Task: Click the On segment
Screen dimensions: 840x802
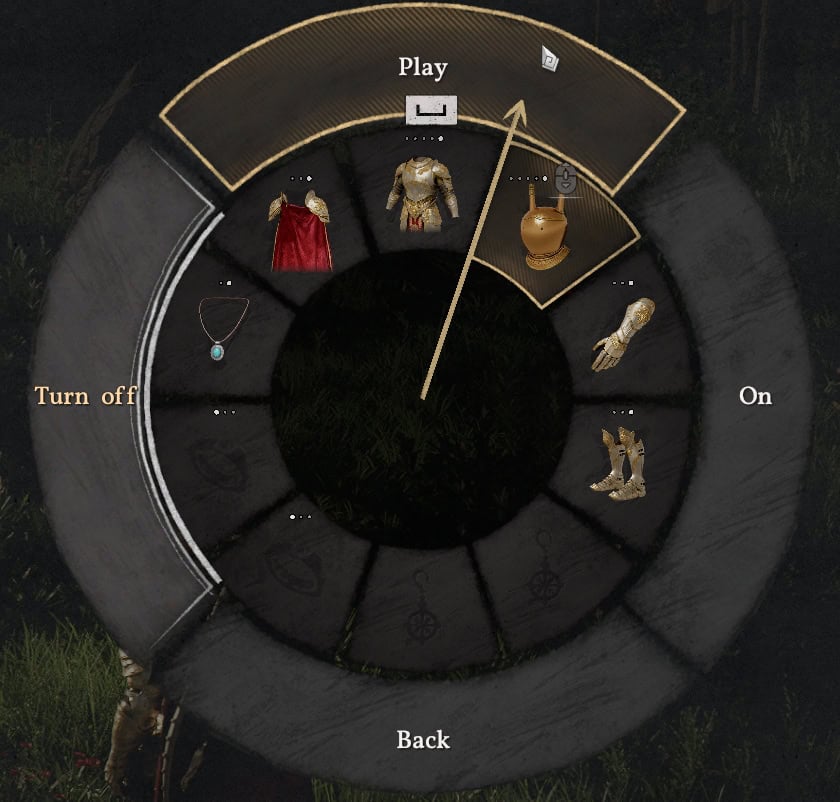Action: 755,396
